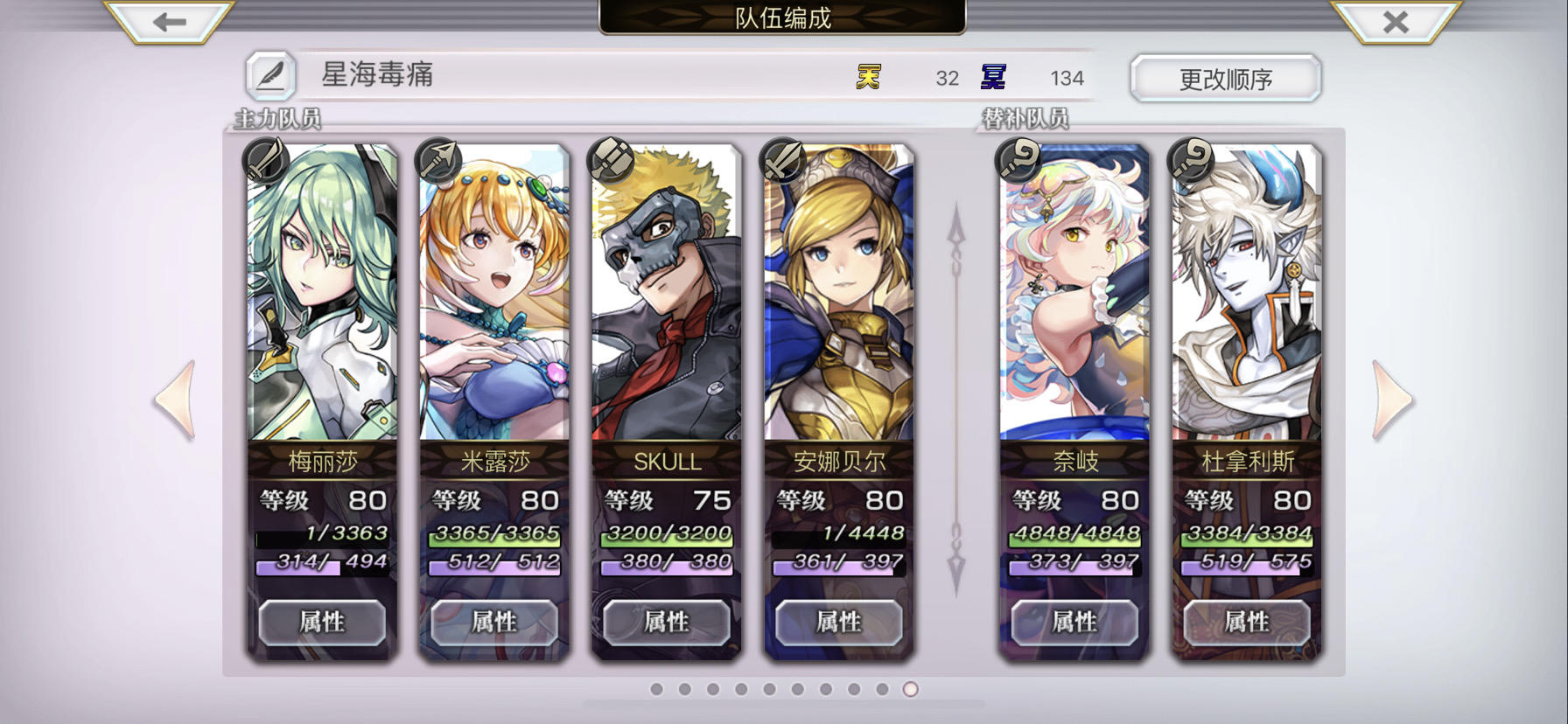
Task: Click the sword weapon icon on 安娜贝尔's card
Action: (x=781, y=159)
